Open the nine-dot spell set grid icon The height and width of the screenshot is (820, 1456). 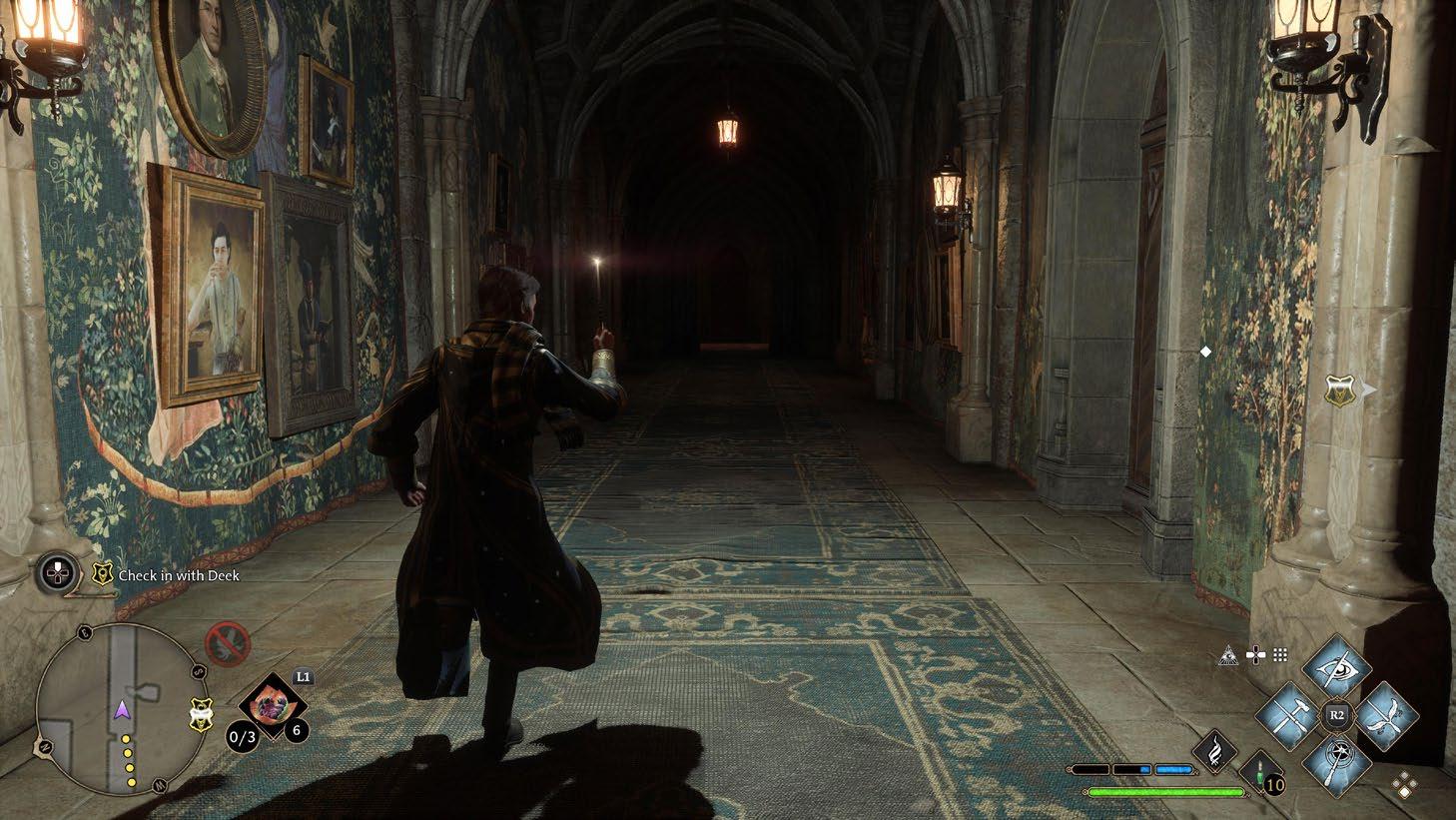tap(1280, 655)
